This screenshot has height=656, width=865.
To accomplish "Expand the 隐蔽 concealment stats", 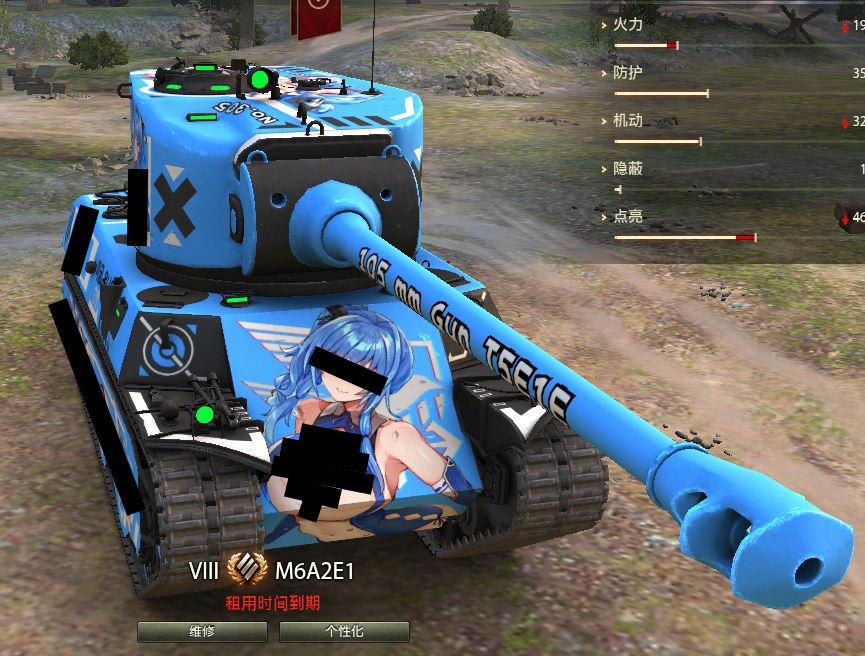I will (627, 169).
